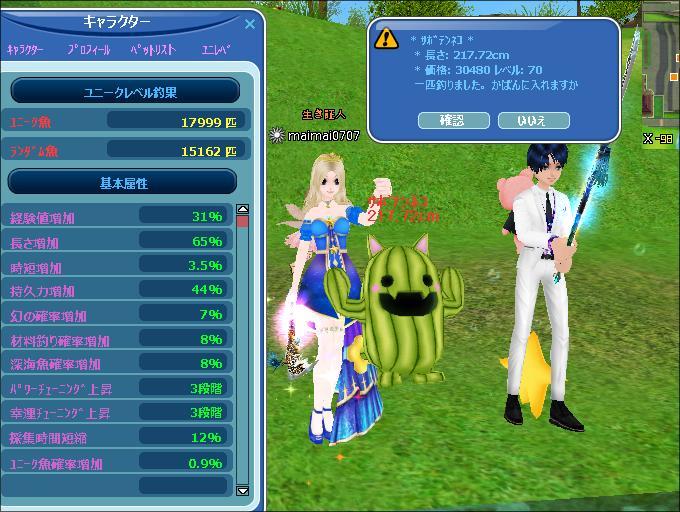
Task: Click the stats list scroll-up arrow
Action: click(x=242, y=210)
